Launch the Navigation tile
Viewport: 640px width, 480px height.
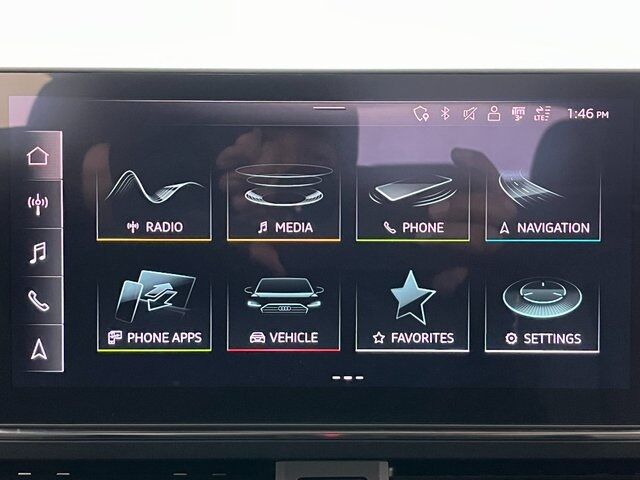543,203
